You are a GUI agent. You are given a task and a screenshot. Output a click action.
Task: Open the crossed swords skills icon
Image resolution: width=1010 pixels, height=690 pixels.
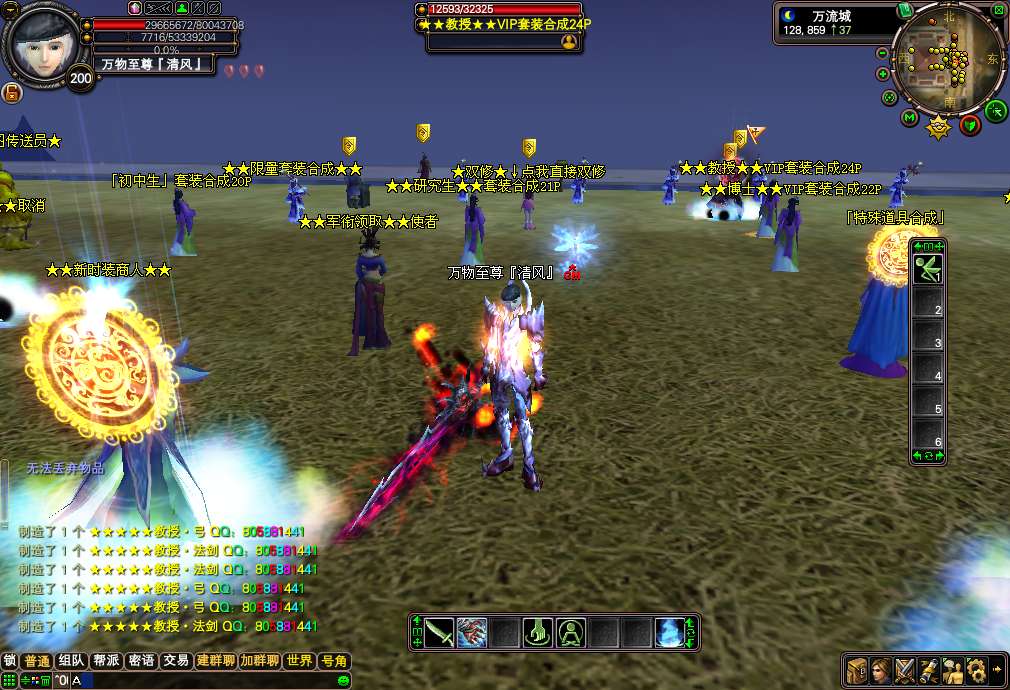[x=905, y=669]
